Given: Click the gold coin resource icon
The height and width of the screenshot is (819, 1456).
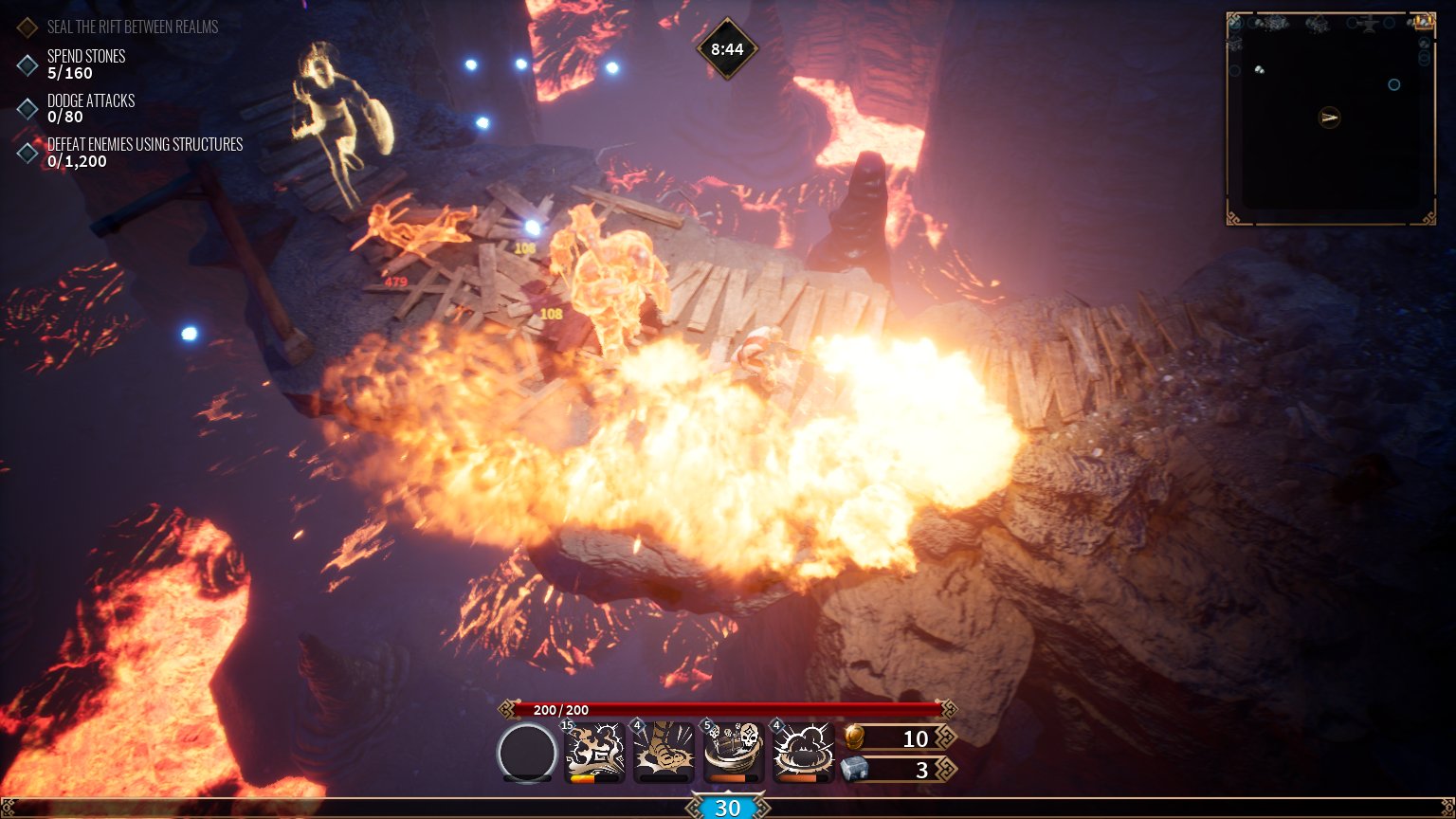Looking at the screenshot, I should coord(854,737).
